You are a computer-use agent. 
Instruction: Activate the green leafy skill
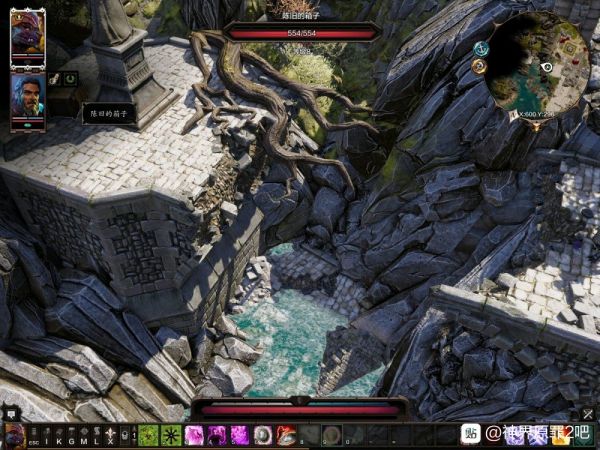pos(148,435)
